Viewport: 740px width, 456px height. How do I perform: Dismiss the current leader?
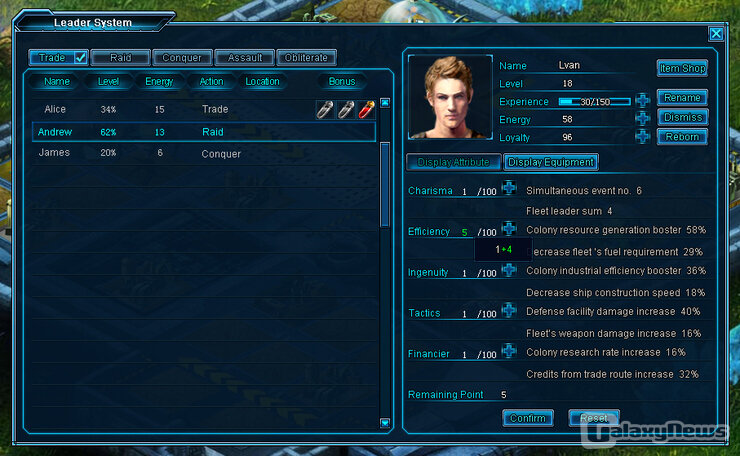pyautogui.click(x=682, y=117)
